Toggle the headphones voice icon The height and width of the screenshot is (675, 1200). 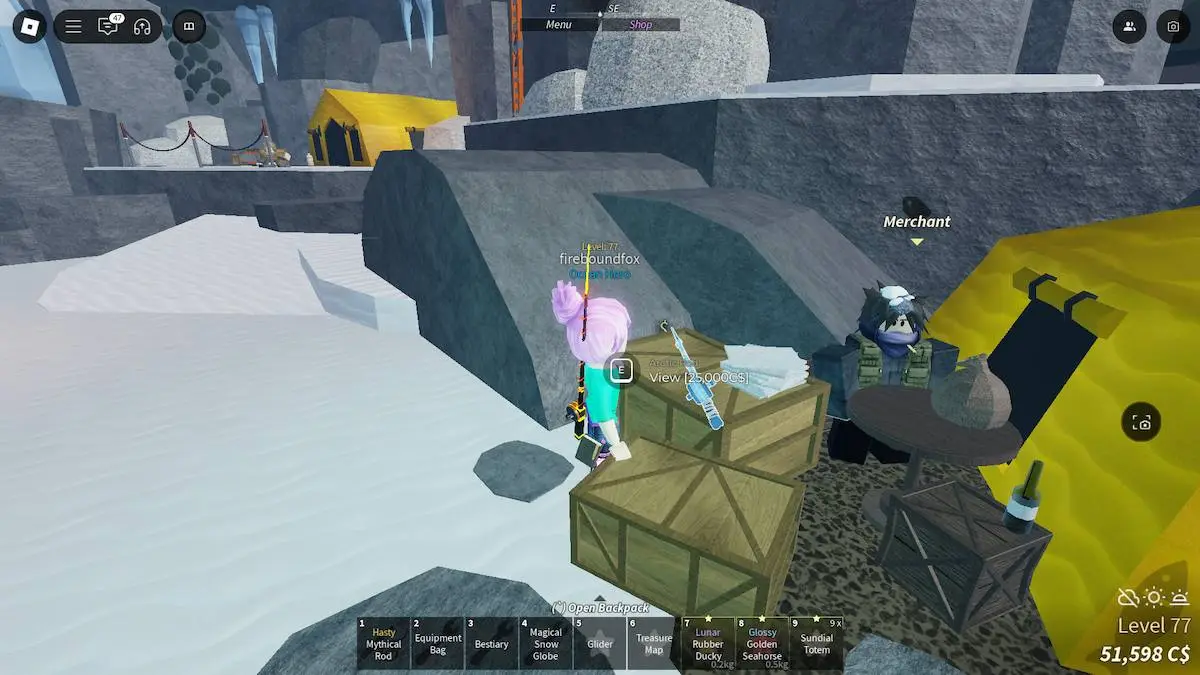[x=141, y=27]
